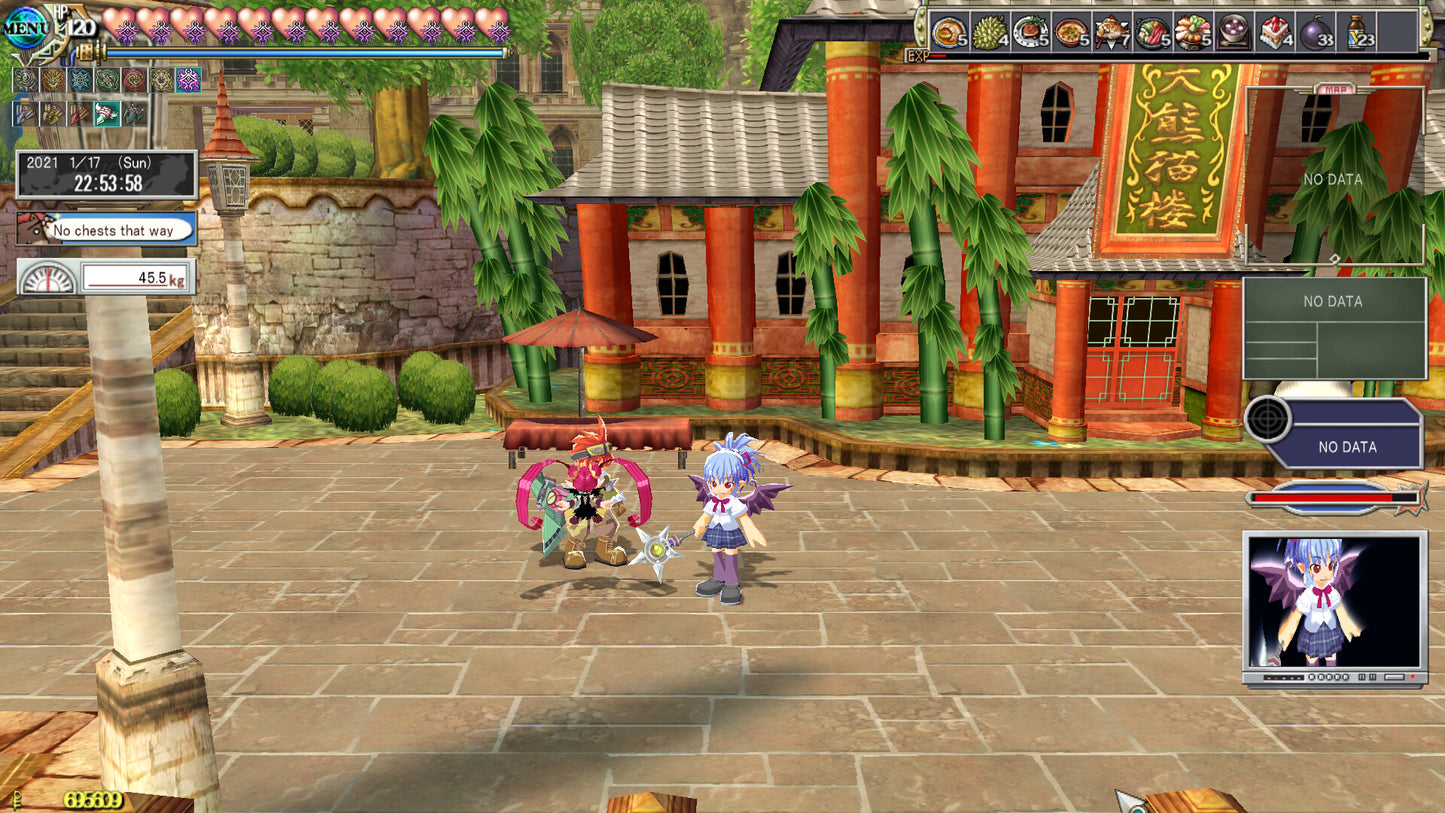Open the MENU wheel
The width and height of the screenshot is (1445, 813).
(28, 27)
